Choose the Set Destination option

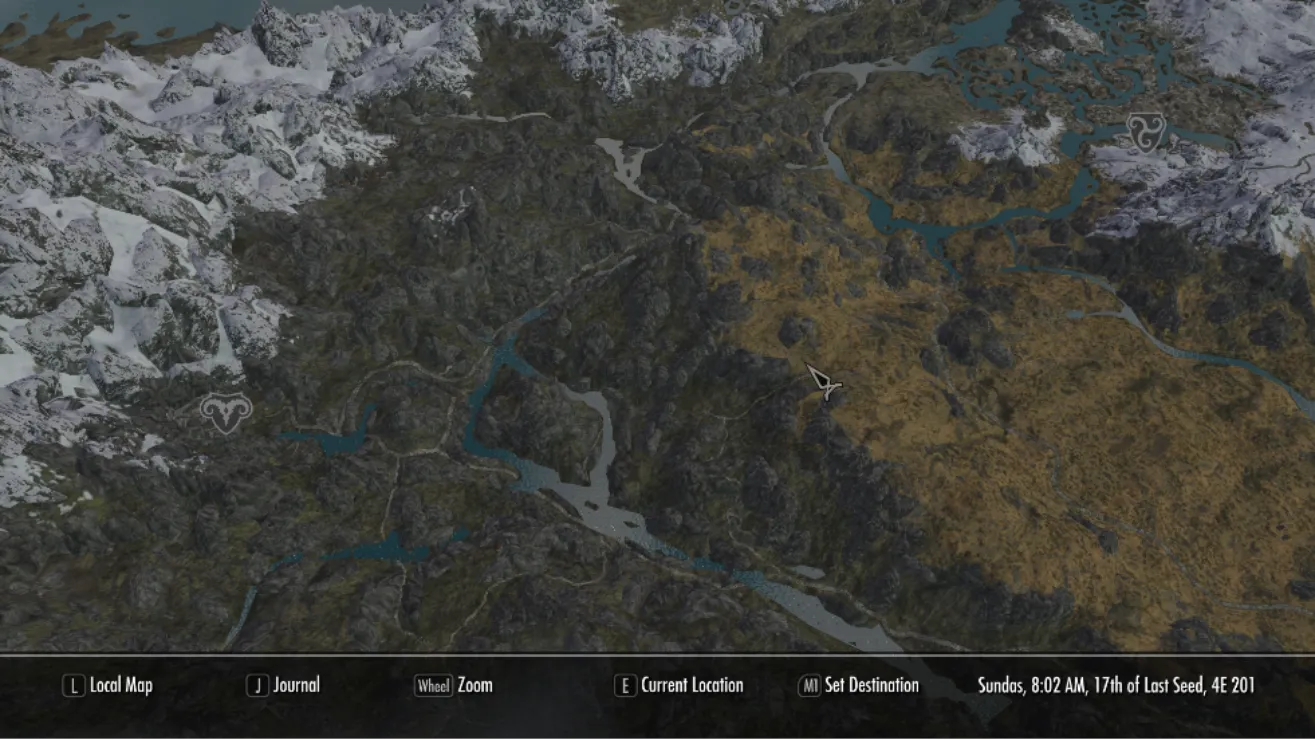[859, 686]
